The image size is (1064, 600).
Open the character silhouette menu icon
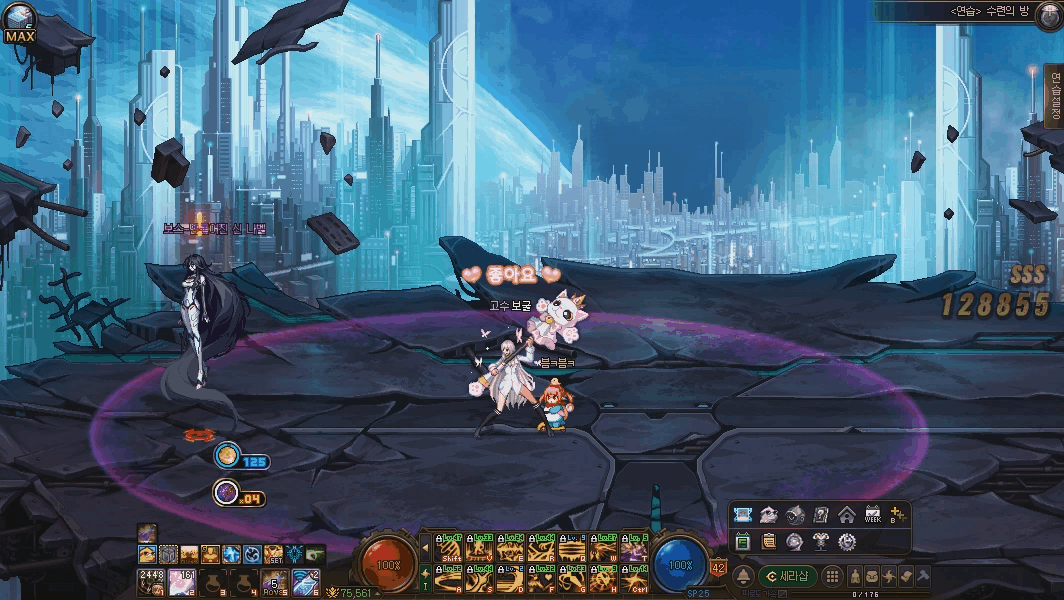click(x=855, y=576)
